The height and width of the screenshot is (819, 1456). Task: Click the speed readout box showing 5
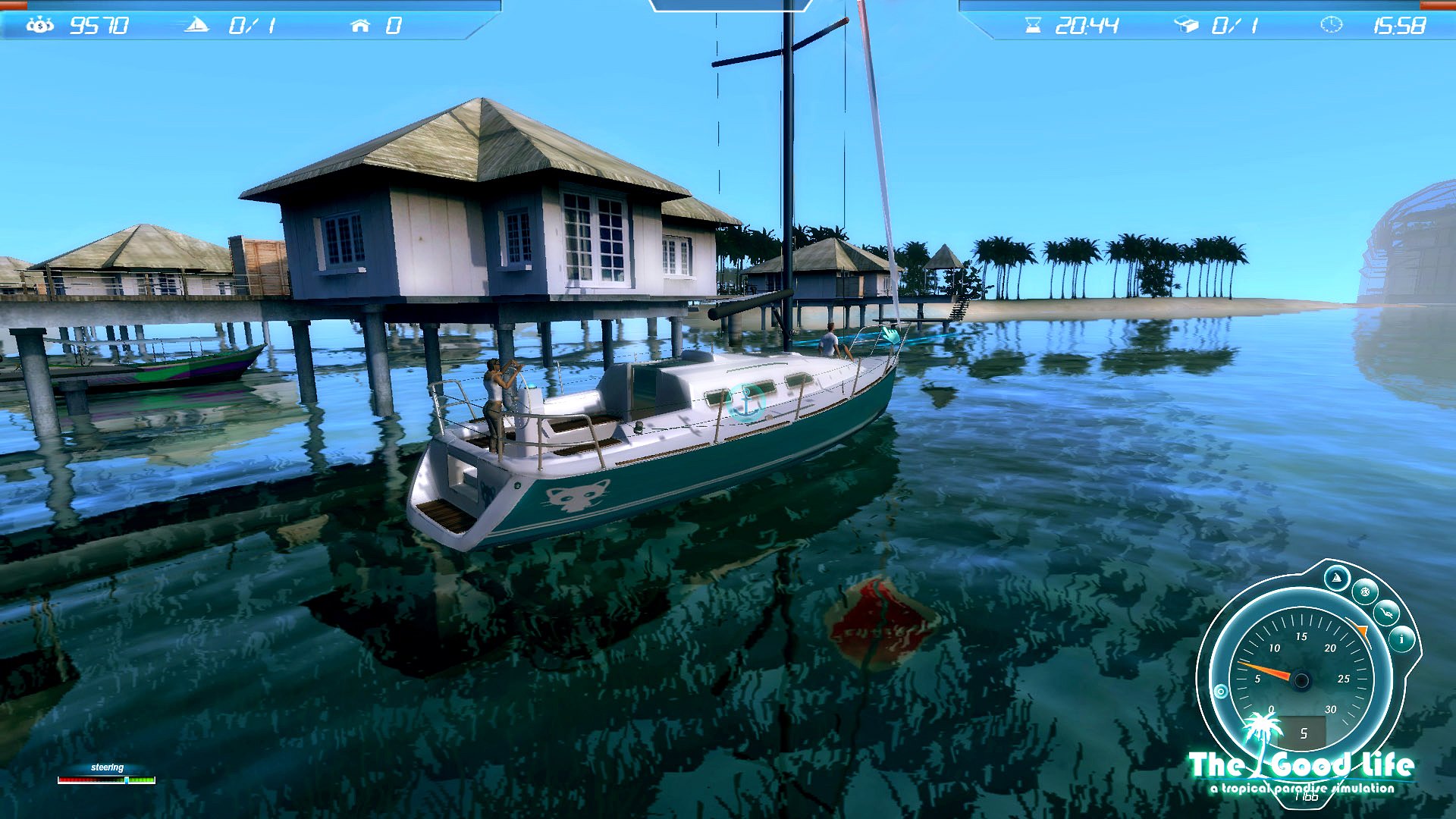coord(1302,730)
